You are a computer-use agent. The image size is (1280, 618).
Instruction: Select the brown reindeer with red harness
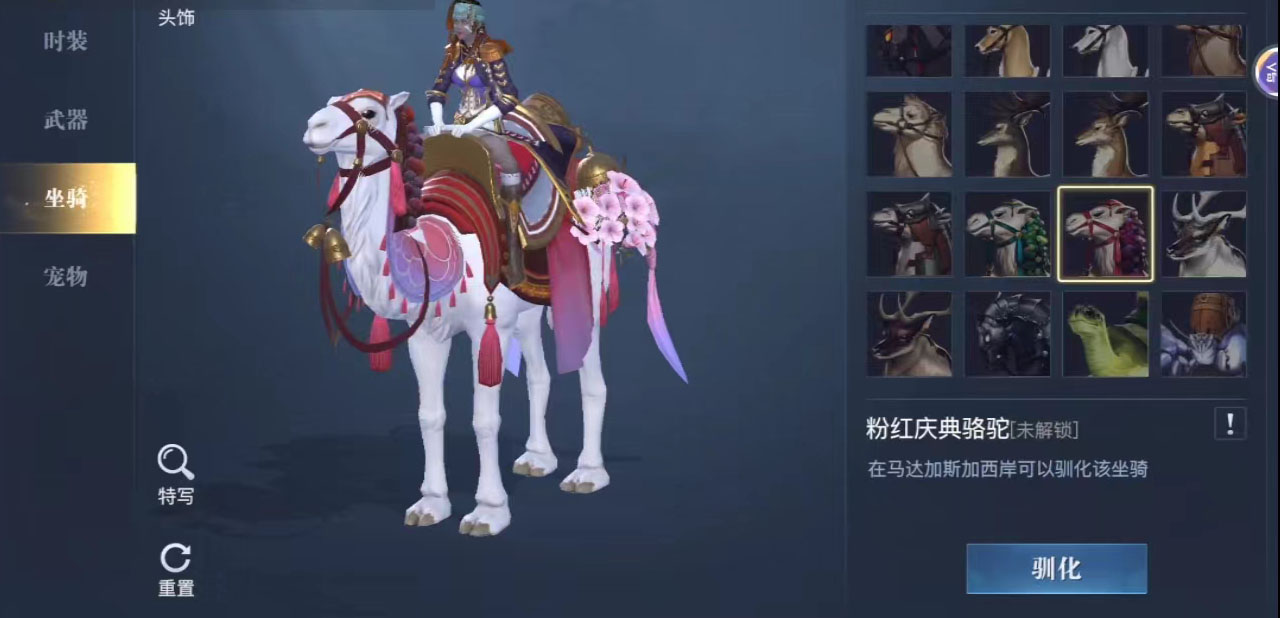[909, 334]
